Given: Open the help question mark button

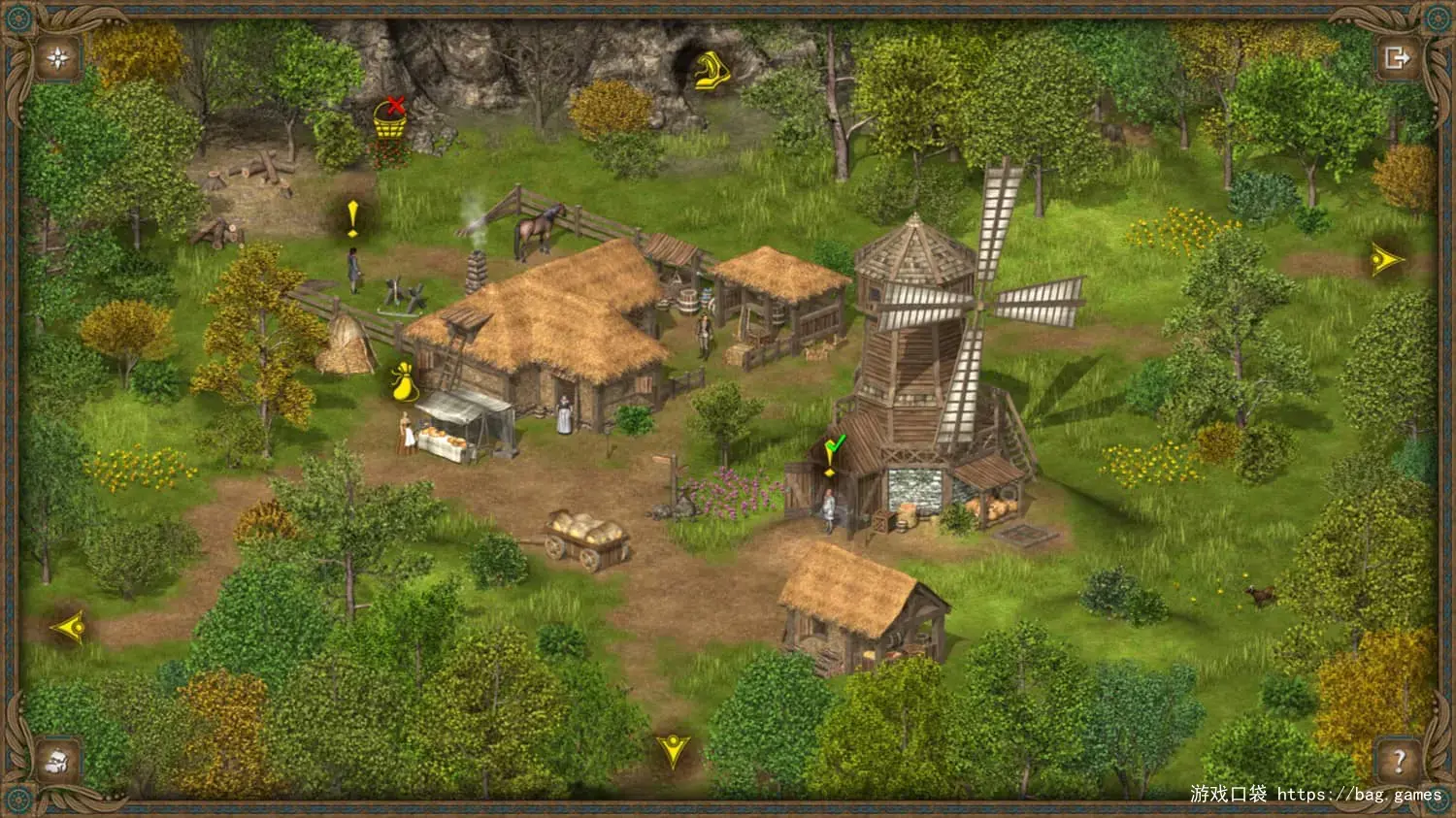Looking at the screenshot, I should (x=1399, y=760).
